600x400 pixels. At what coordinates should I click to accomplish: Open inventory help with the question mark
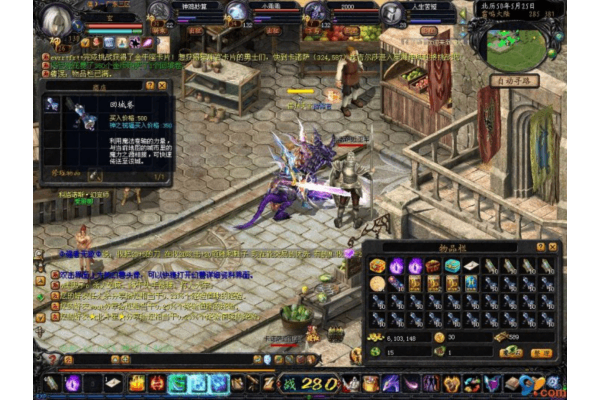click(x=541, y=246)
